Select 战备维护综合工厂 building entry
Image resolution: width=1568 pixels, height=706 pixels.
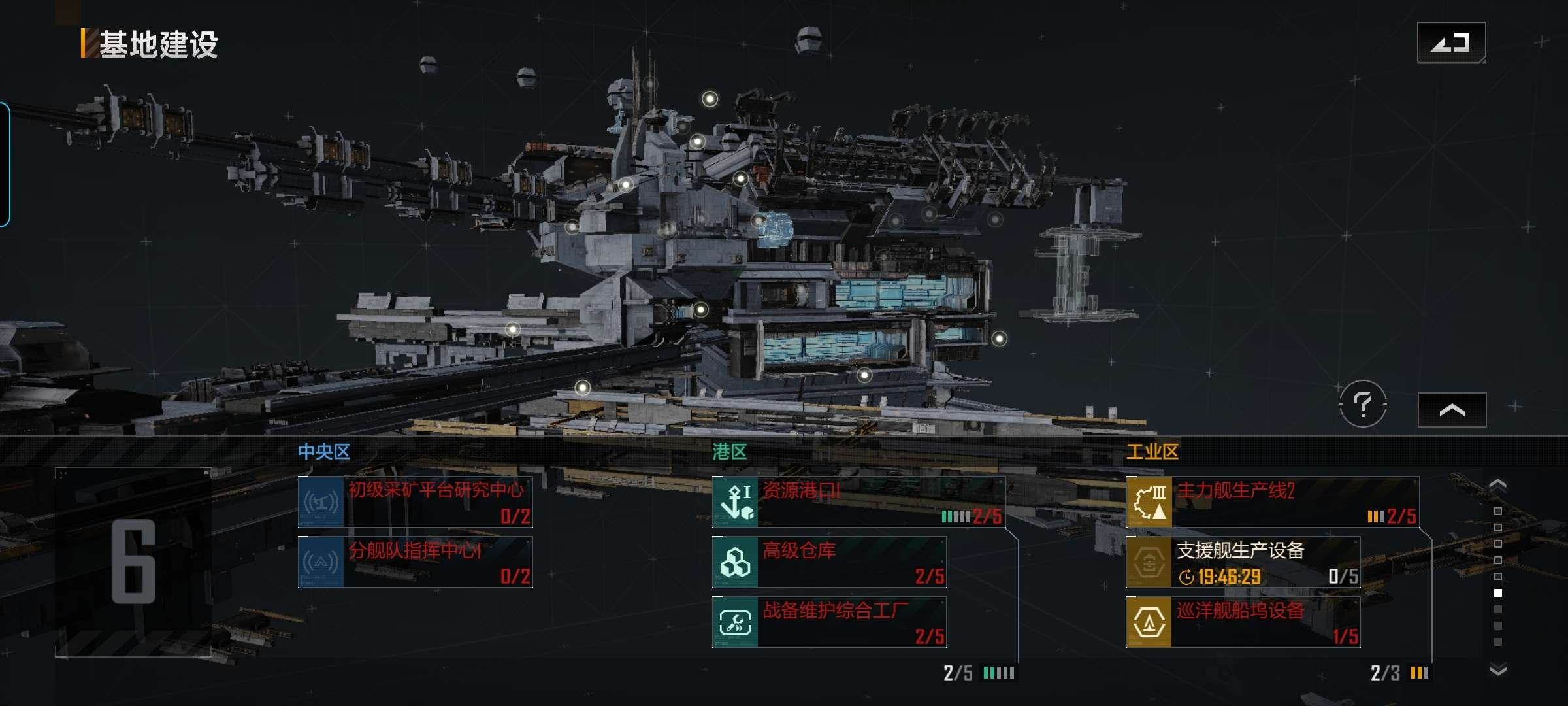829,622
